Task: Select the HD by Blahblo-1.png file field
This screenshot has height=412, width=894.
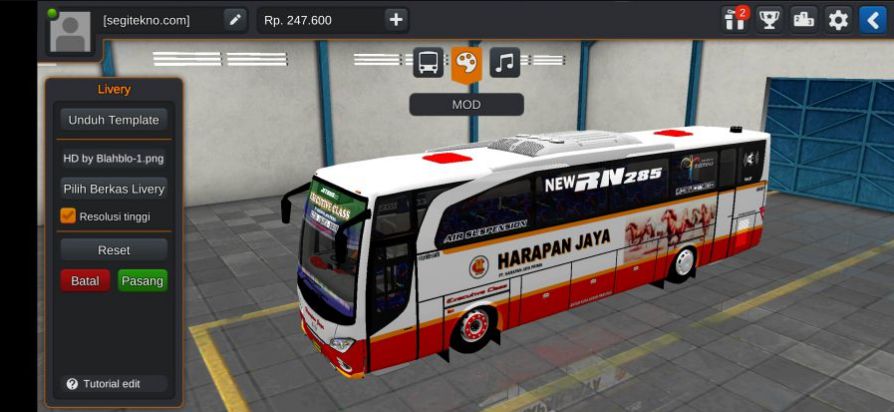Action: click(x=113, y=158)
